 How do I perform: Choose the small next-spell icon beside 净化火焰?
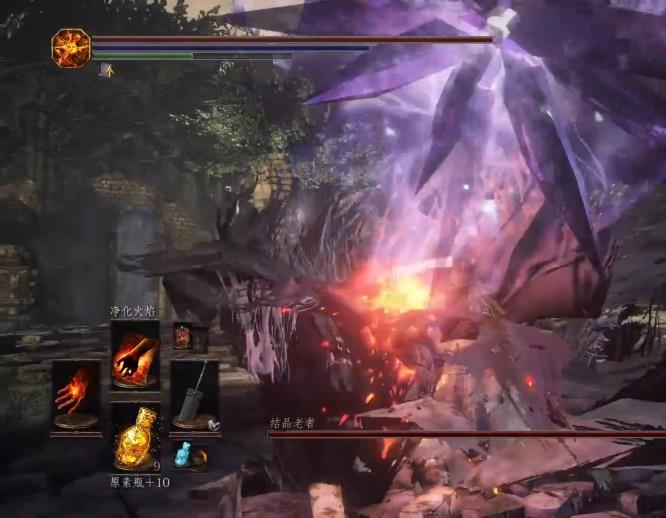[183, 337]
